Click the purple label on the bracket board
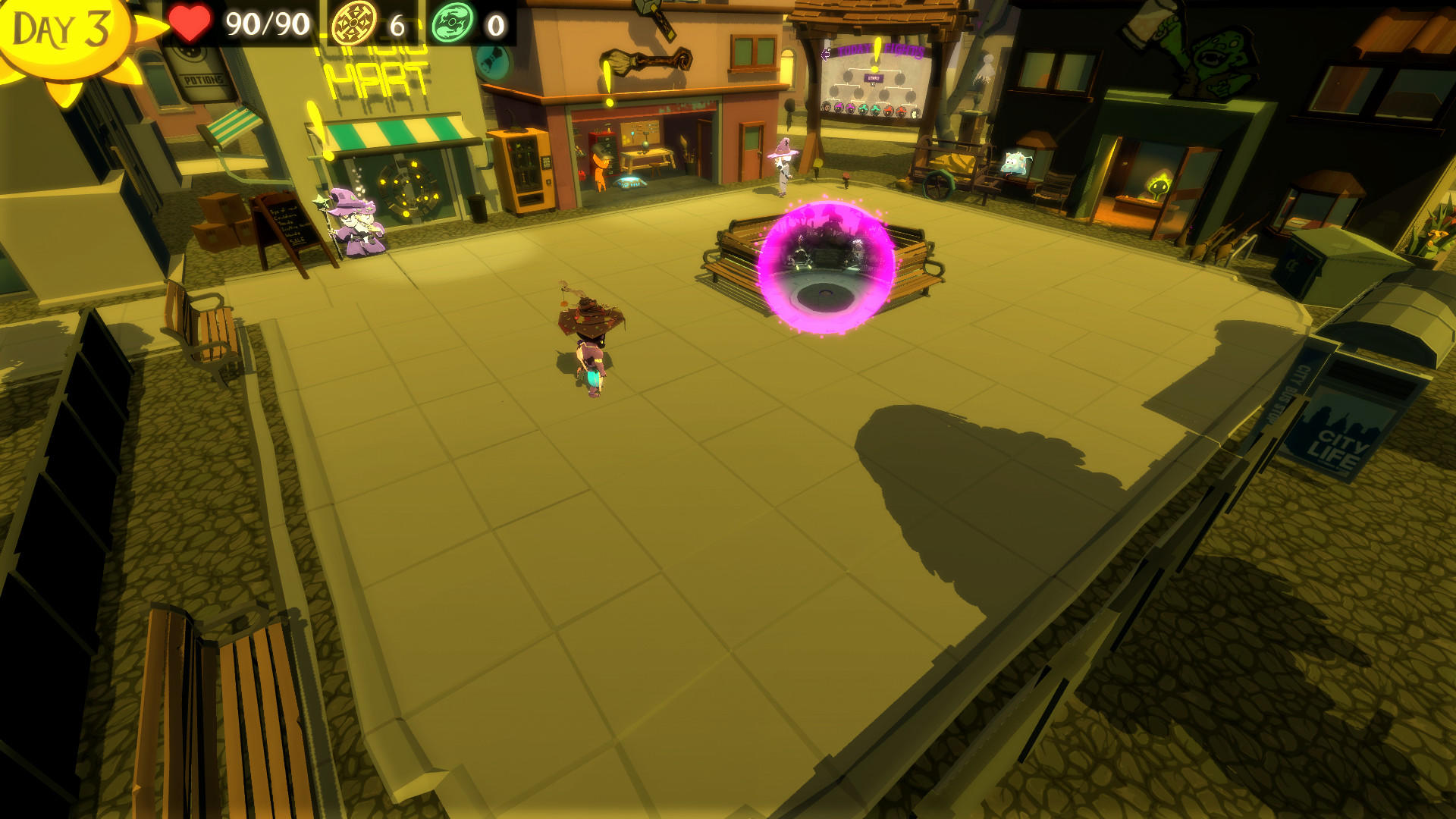This screenshot has width=1456, height=819. point(872,78)
